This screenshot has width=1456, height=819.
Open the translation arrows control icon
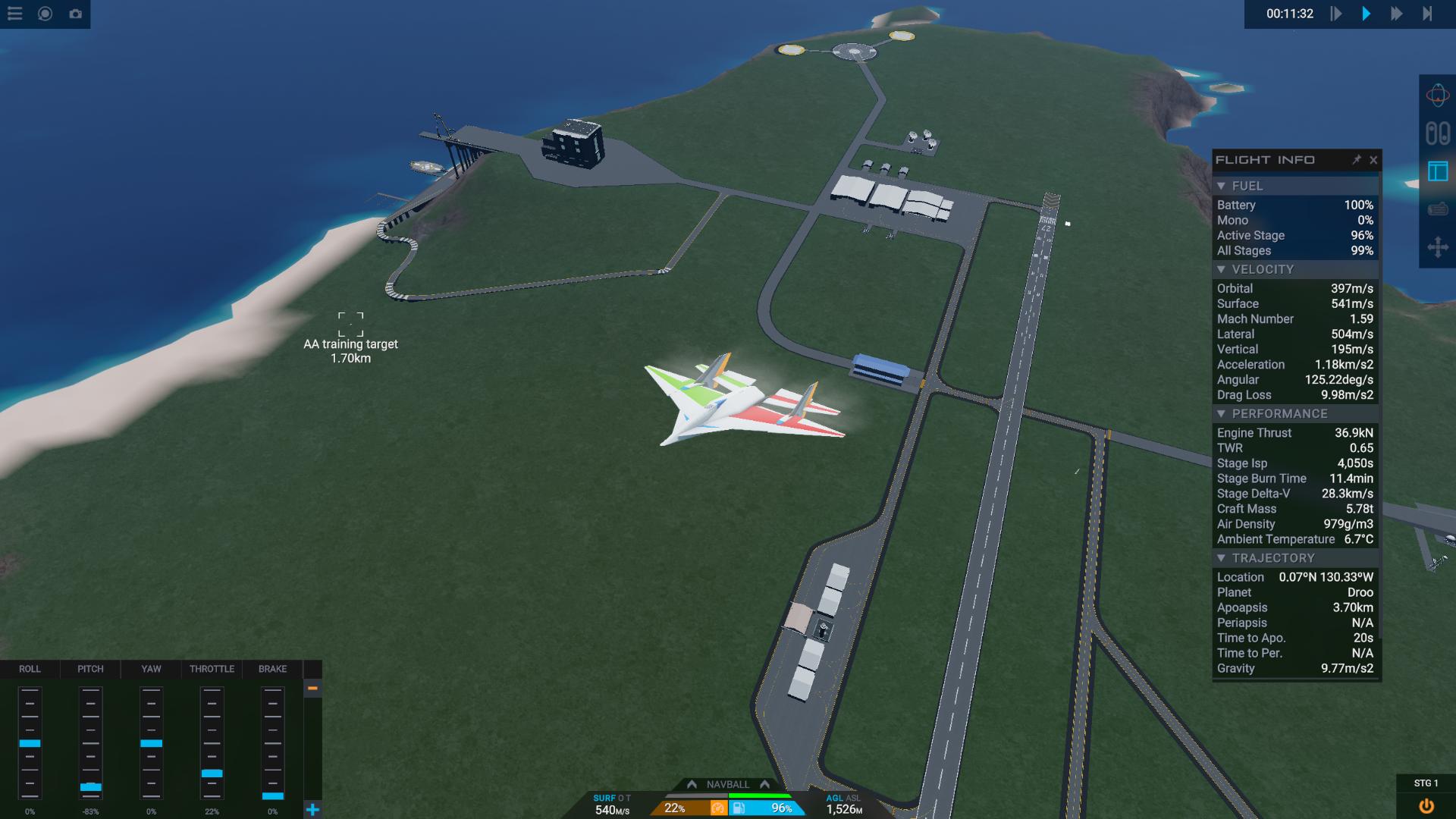pos(1437,247)
